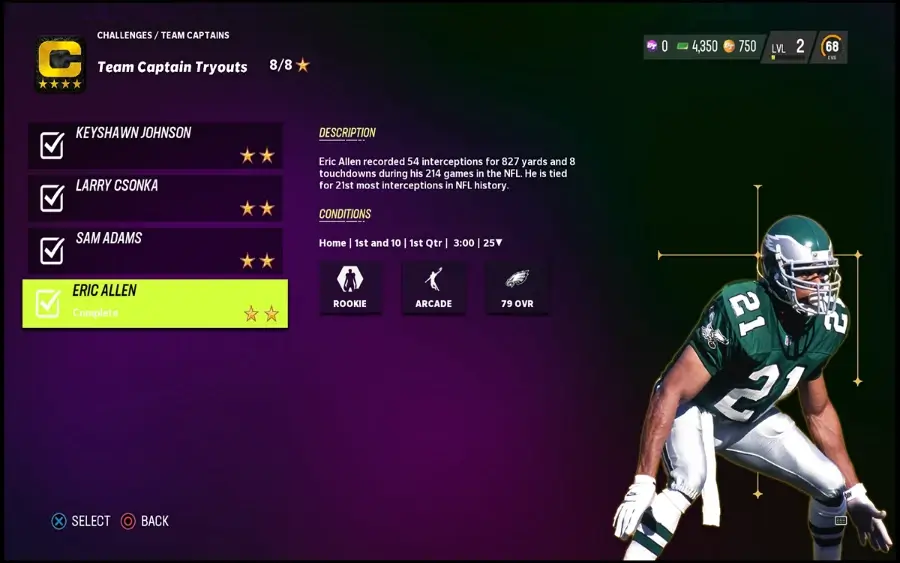Open the Team Captains gold C badge
Image resolution: width=900 pixels, height=563 pixels.
[x=60, y=63]
